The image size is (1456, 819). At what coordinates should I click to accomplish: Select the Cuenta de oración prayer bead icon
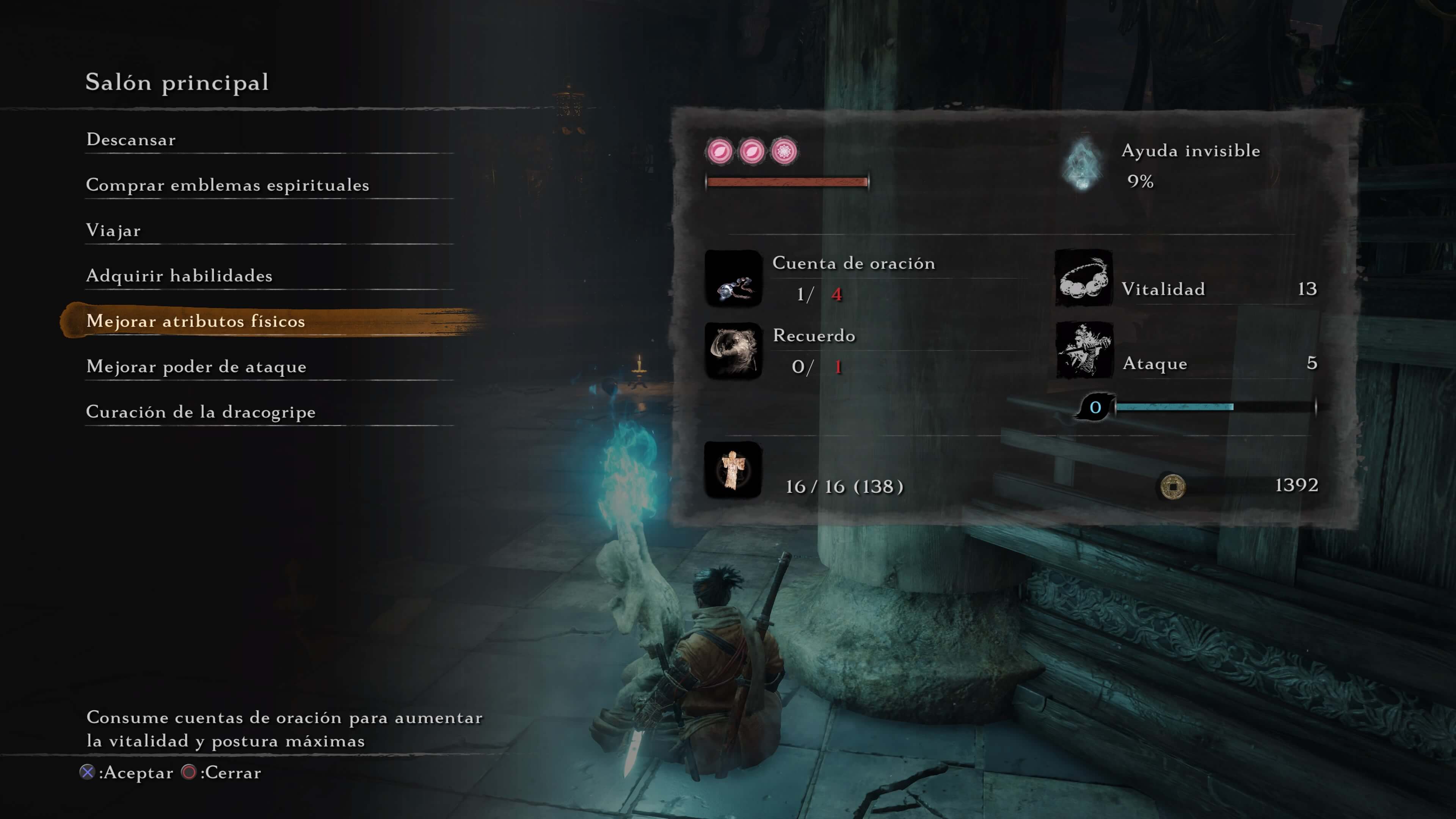click(x=733, y=279)
